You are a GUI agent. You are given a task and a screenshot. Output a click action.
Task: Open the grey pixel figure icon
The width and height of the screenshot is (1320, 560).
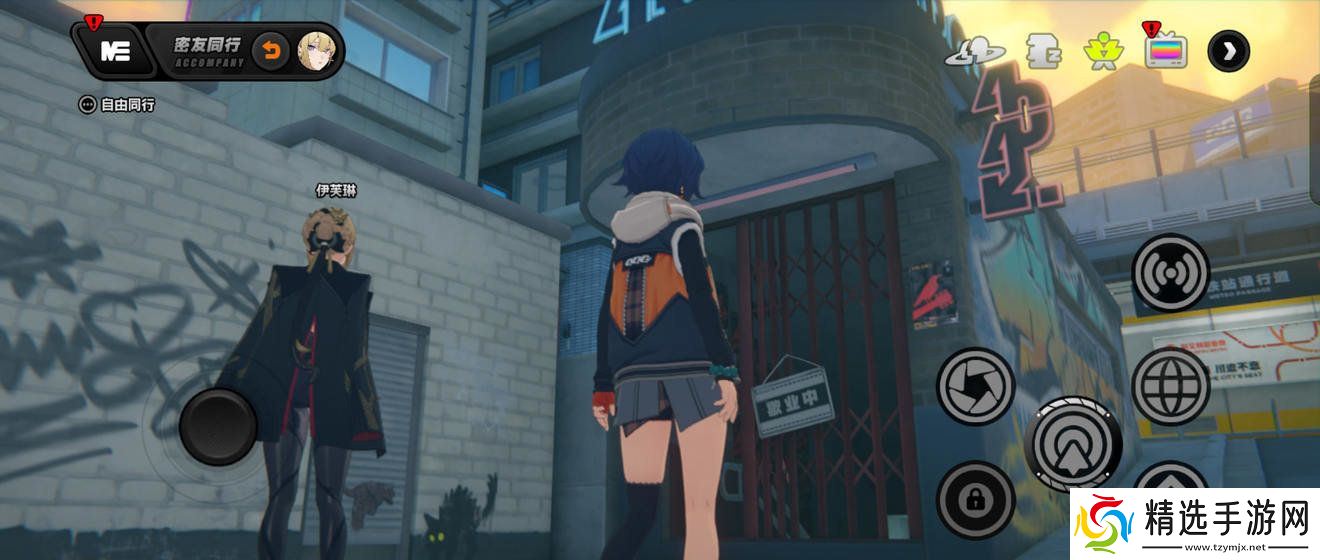click(x=1043, y=51)
